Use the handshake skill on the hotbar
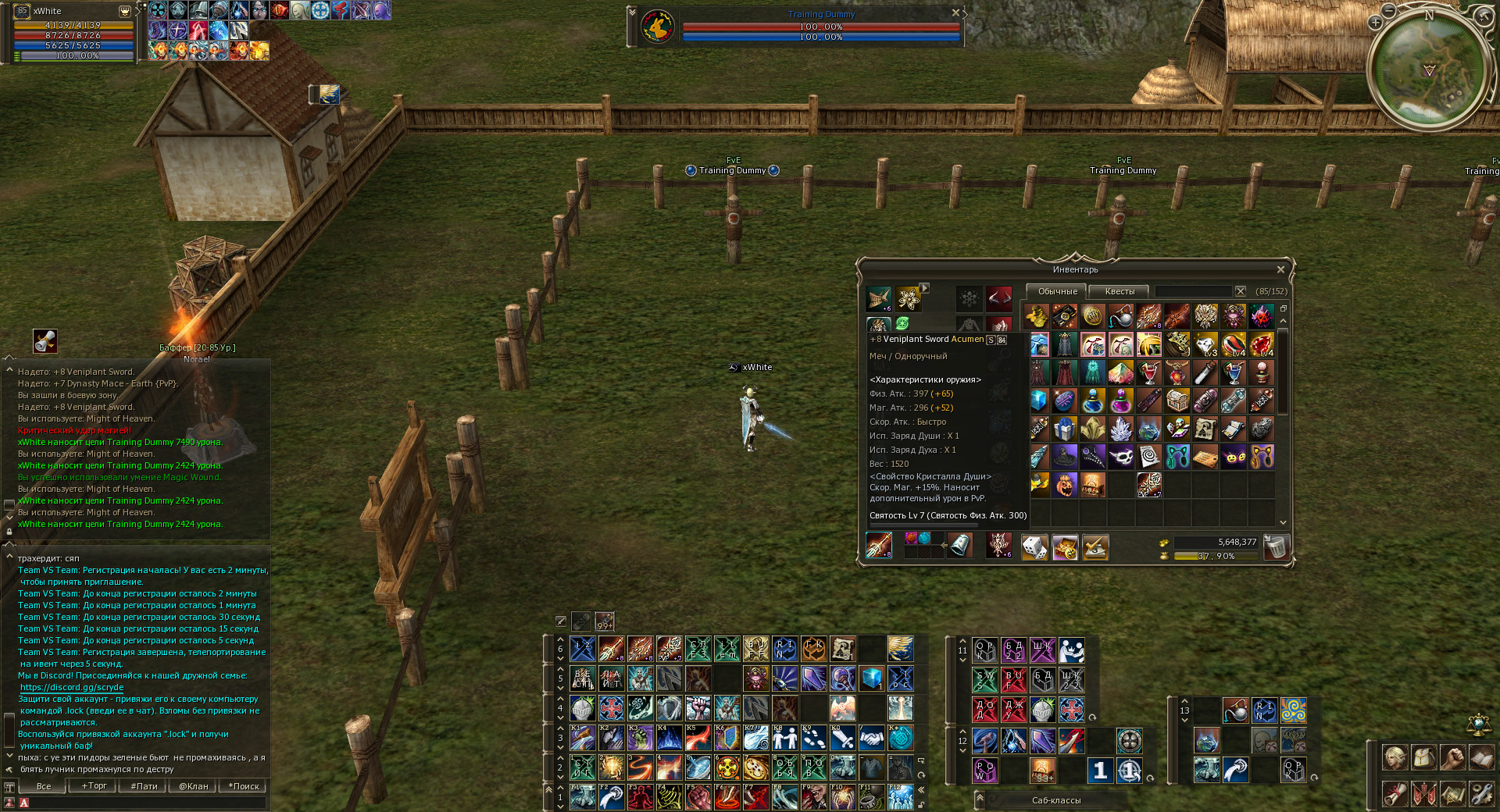Viewport: 1500px width, 812px height. point(871,738)
